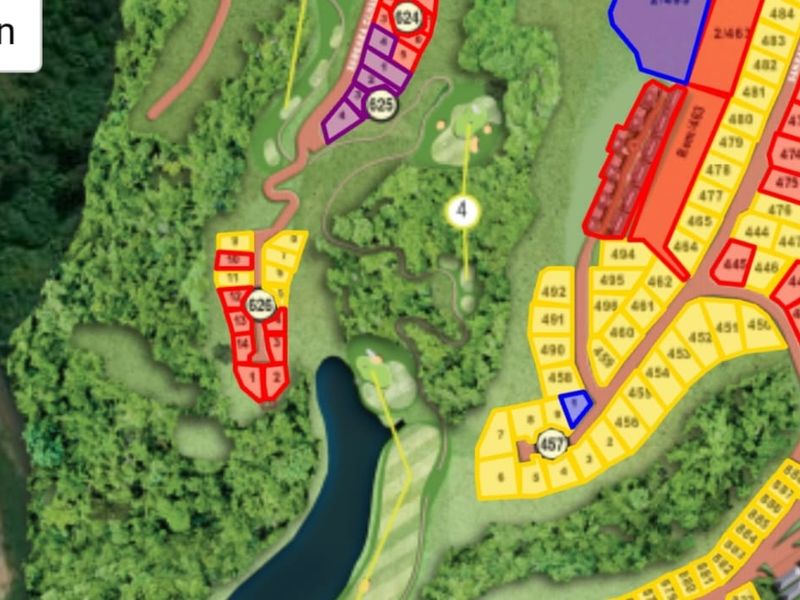Choose yellow lot 491
This screenshot has height=600, width=800.
552,320
